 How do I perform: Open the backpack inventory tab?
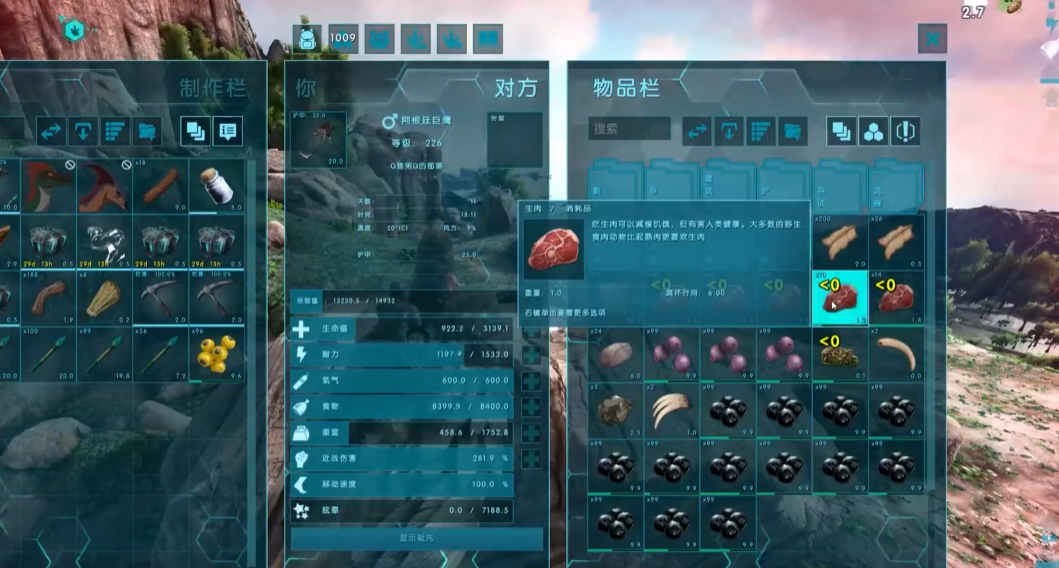(x=306, y=39)
